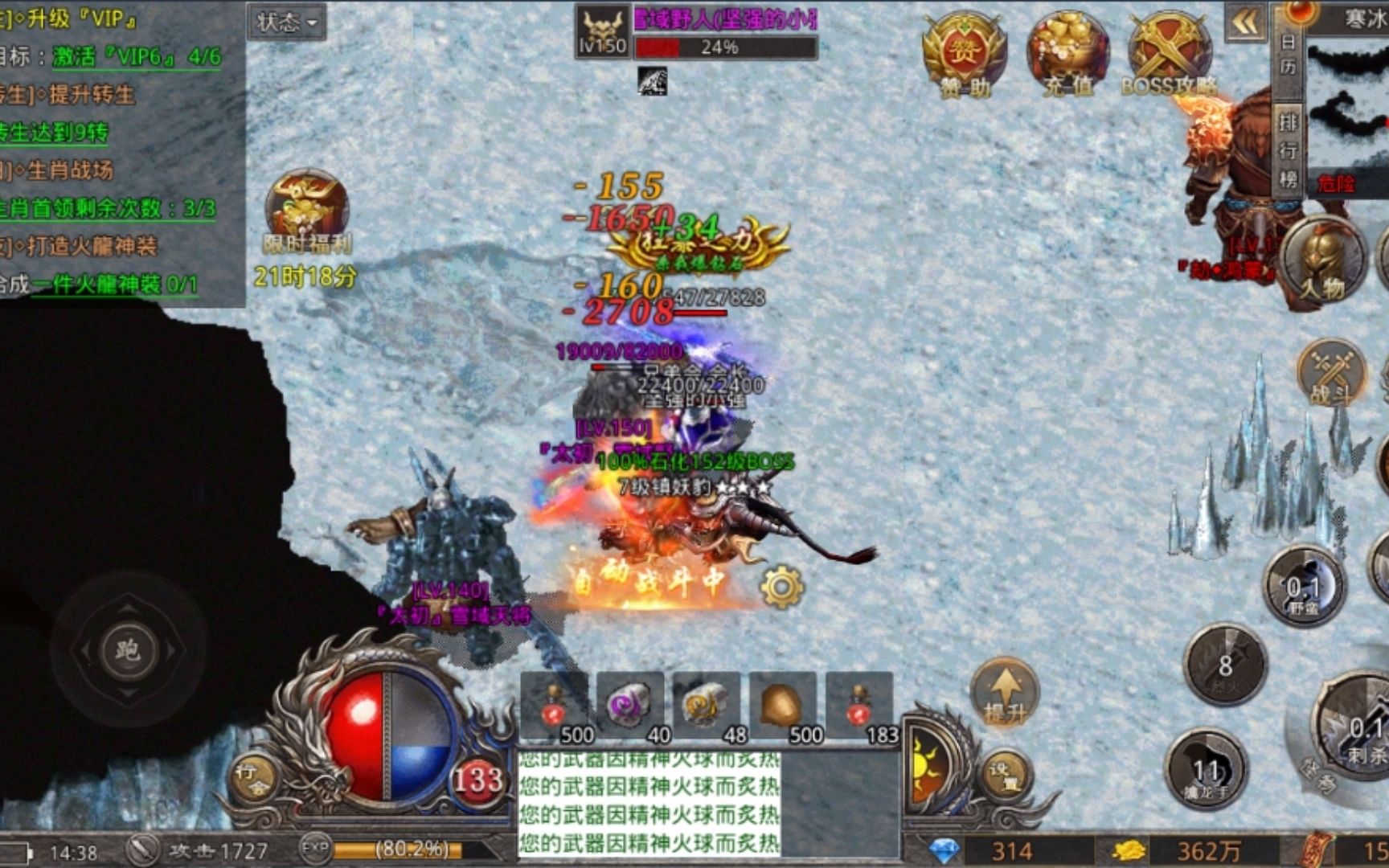The height and width of the screenshot is (868, 1389).
Task: Click the 激活 VIP6 quest tracker link
Action: 137,57
